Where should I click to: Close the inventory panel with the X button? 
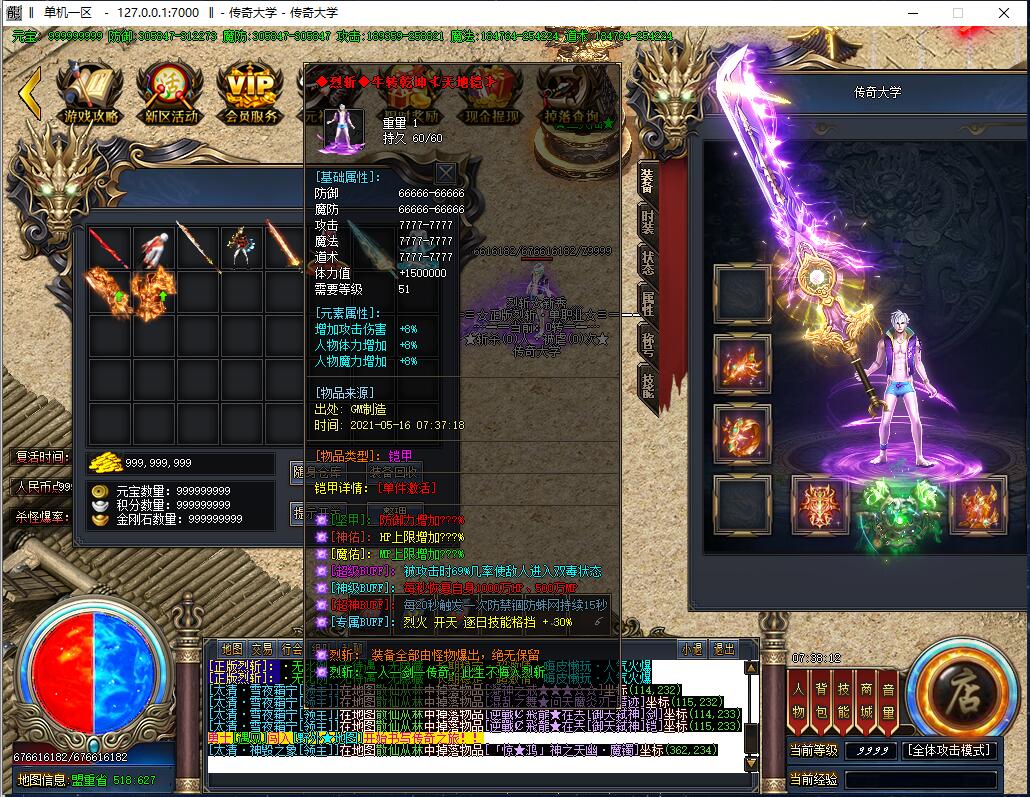(445, 173)
